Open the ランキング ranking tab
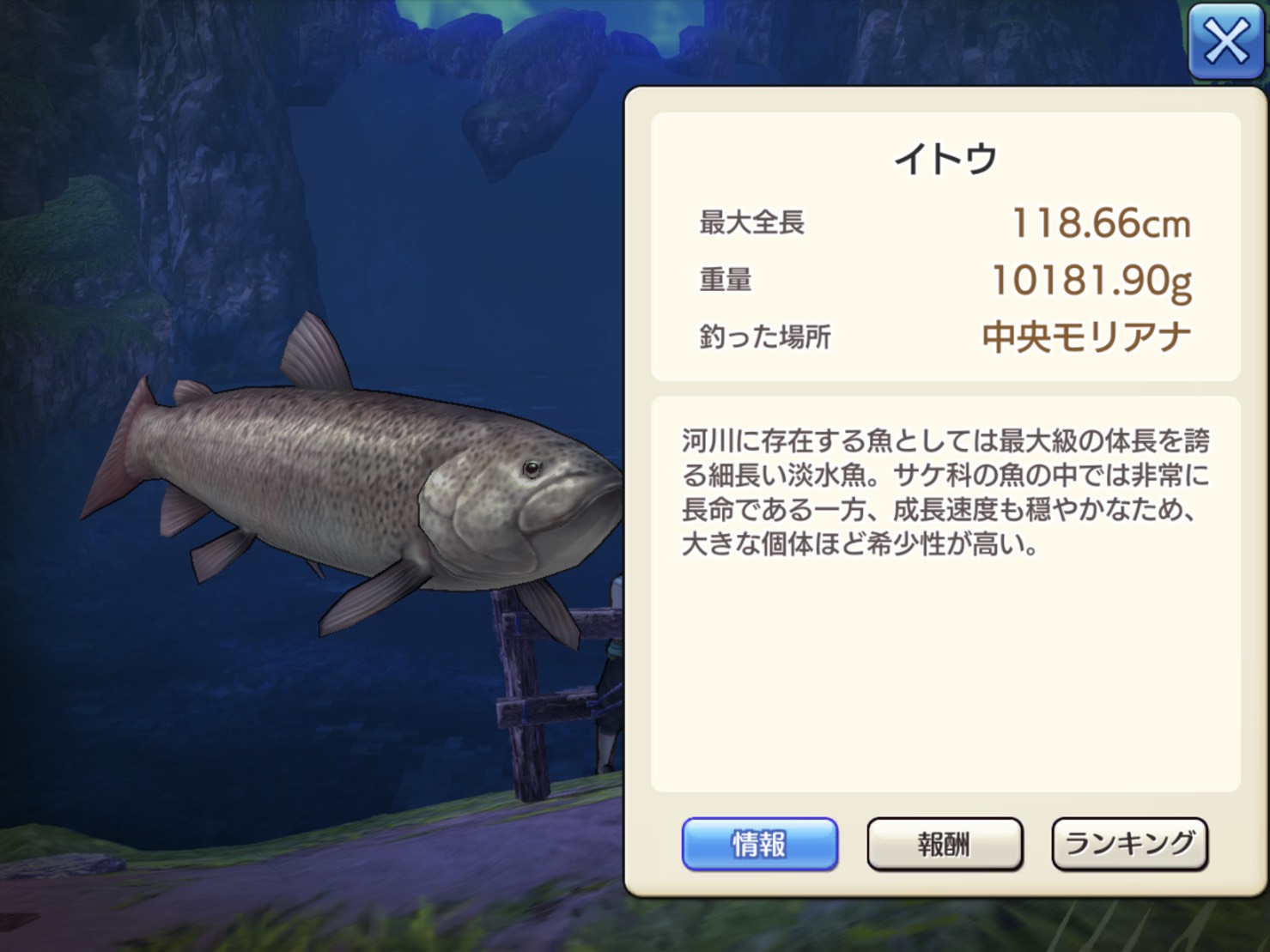 point(1130,844)
